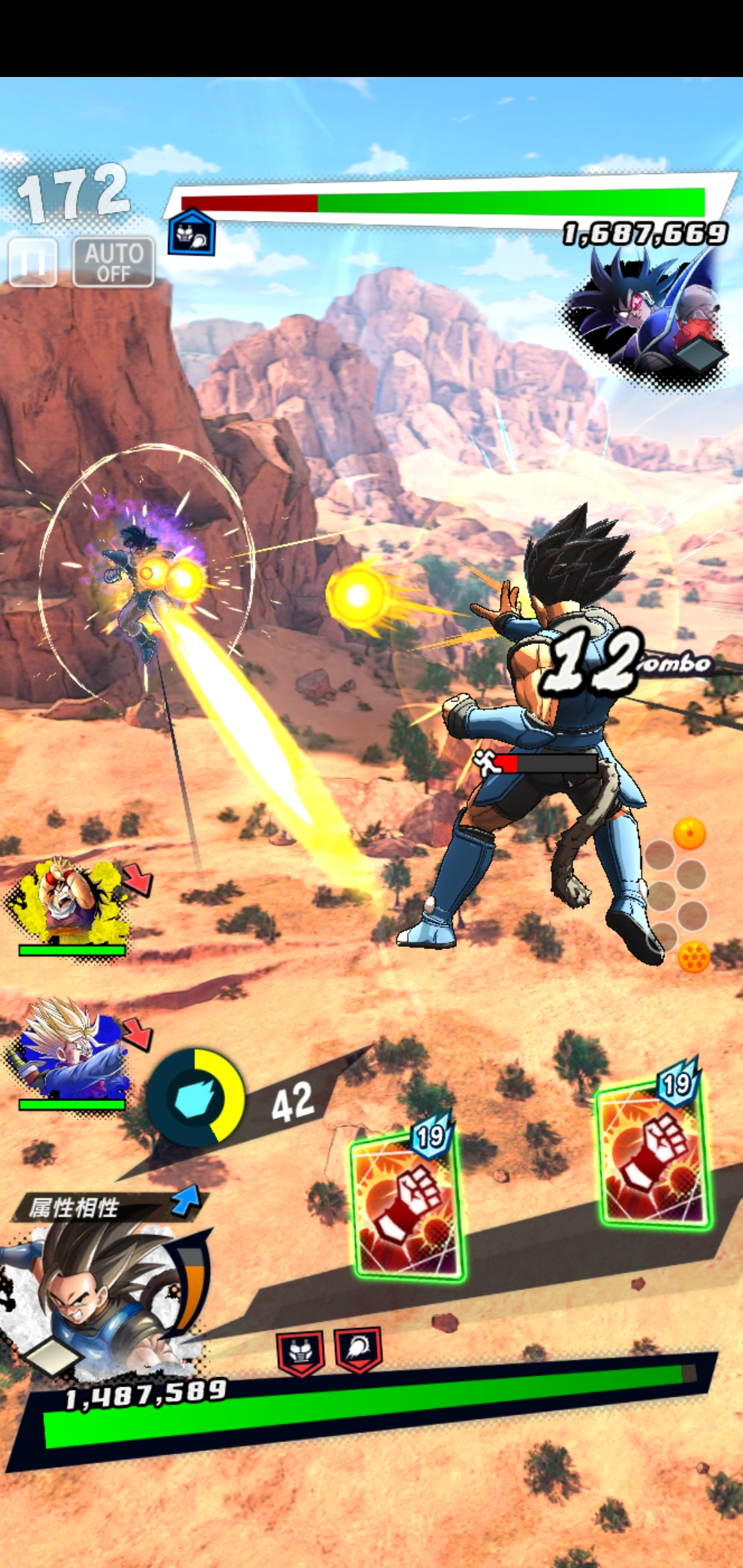Toggle the AUTO OFF button
743x1568 pixels.
coord(114,262)
